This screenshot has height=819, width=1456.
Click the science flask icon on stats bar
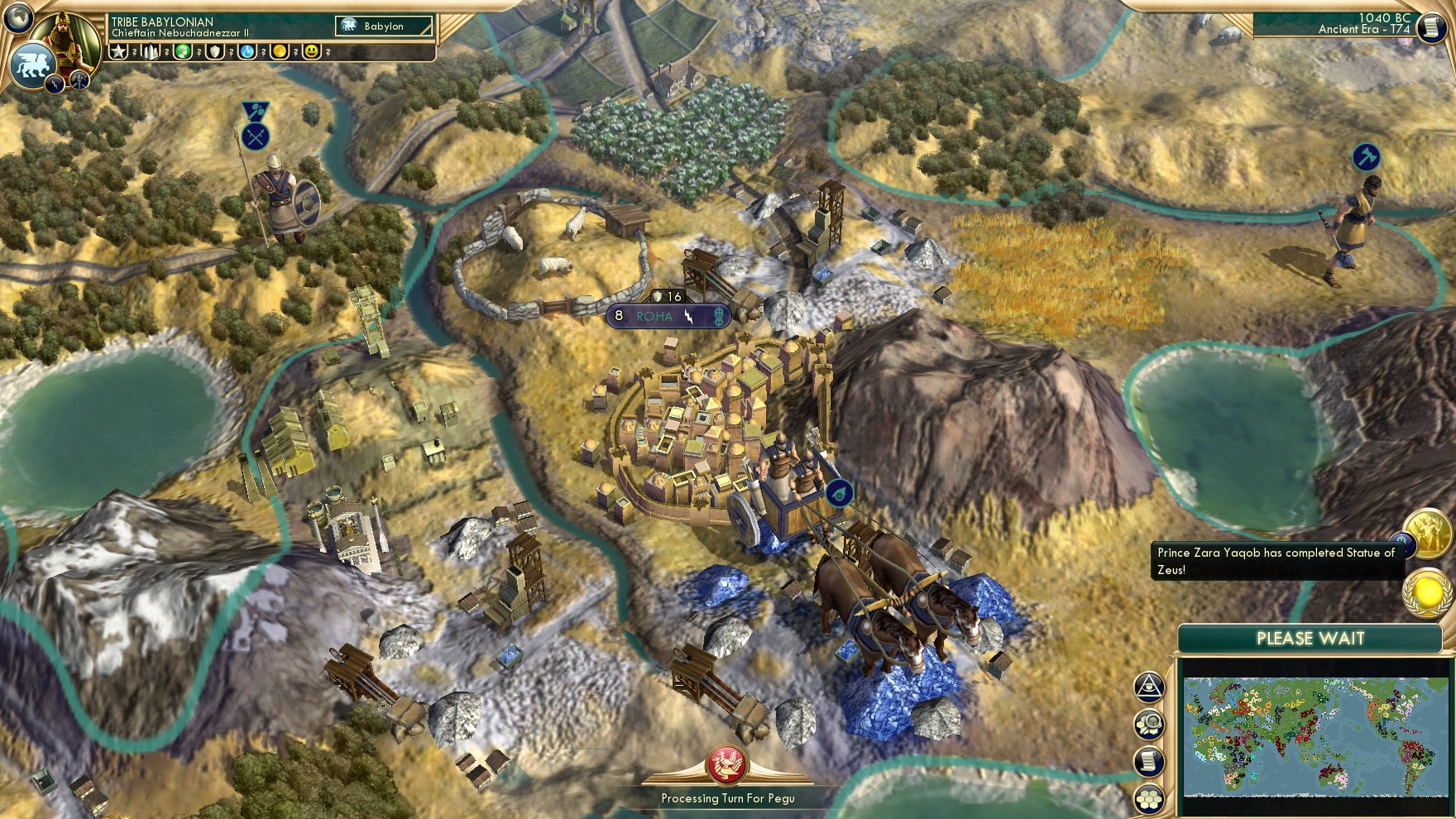click(x=247, y=52)
